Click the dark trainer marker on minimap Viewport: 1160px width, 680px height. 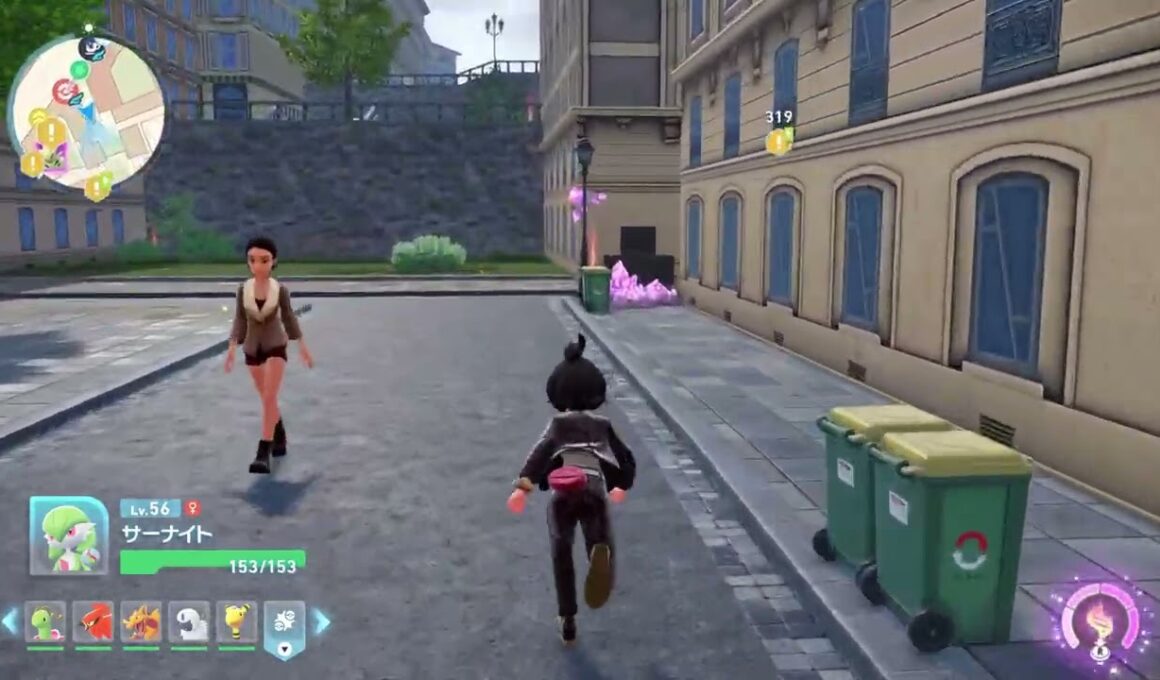point(92,48)
